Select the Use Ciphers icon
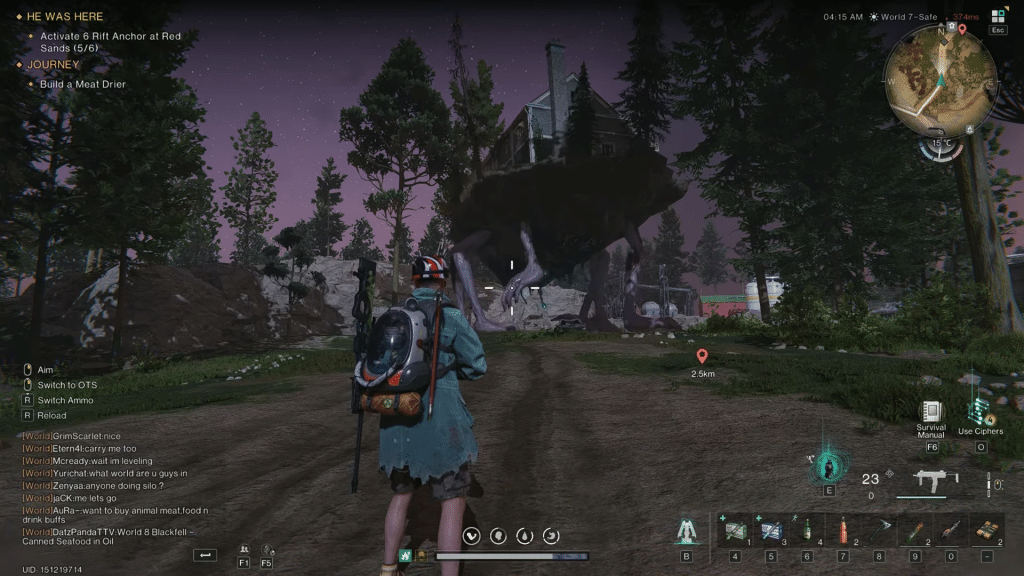Viewport: 1024px width, 576px height. 979,412
